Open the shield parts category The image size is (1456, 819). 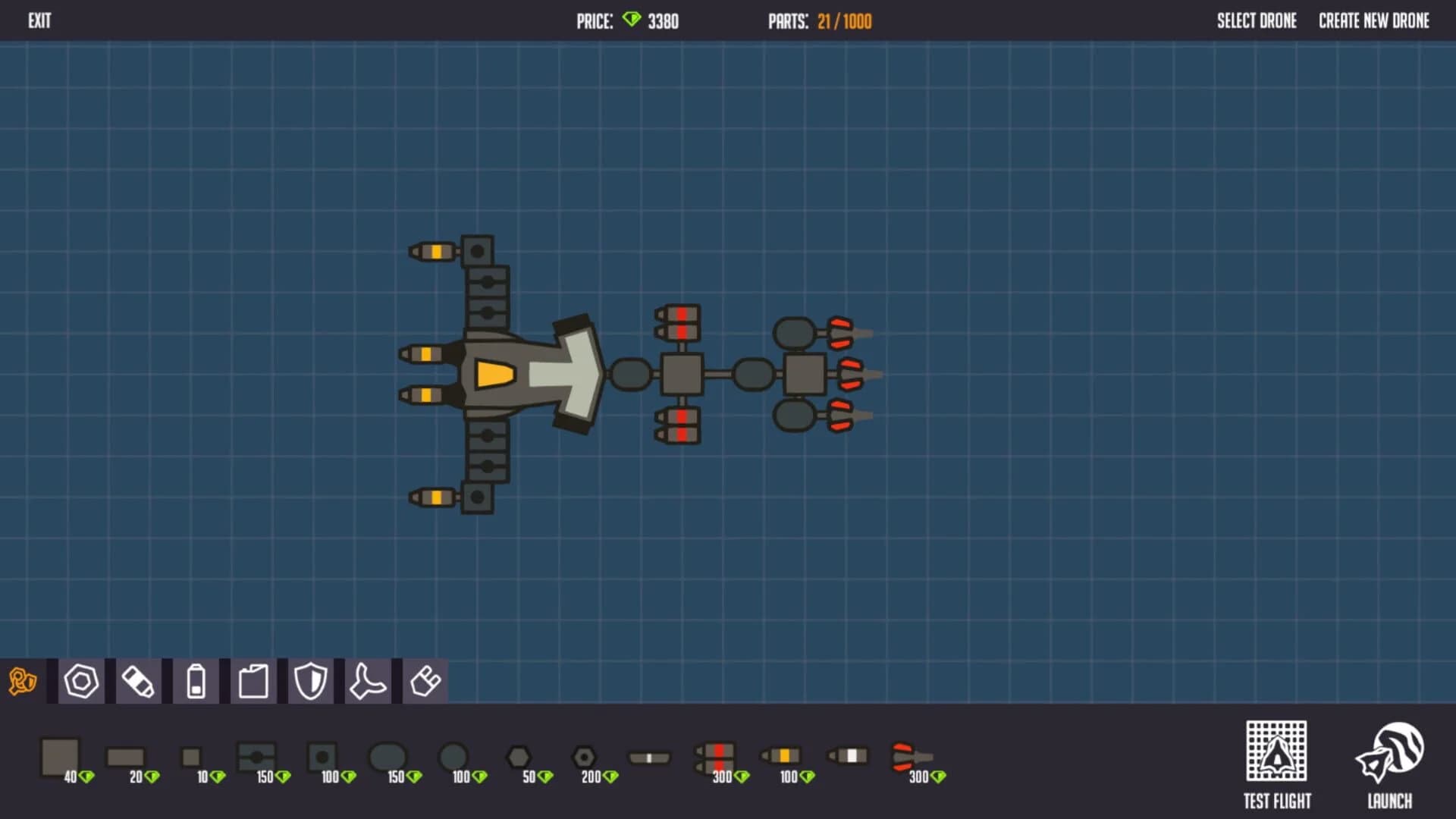pos(311,681)
